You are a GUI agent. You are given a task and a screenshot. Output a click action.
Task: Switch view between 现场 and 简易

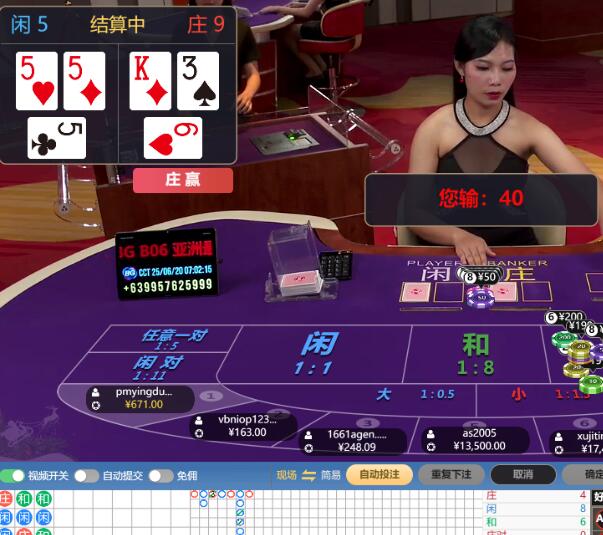309,475
